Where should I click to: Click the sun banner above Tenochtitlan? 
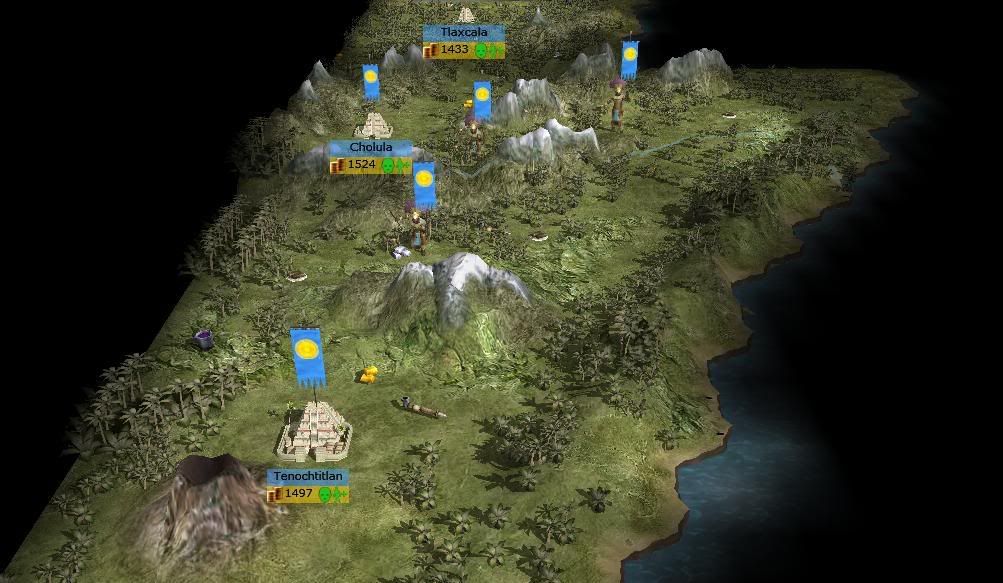click(307, 356)
